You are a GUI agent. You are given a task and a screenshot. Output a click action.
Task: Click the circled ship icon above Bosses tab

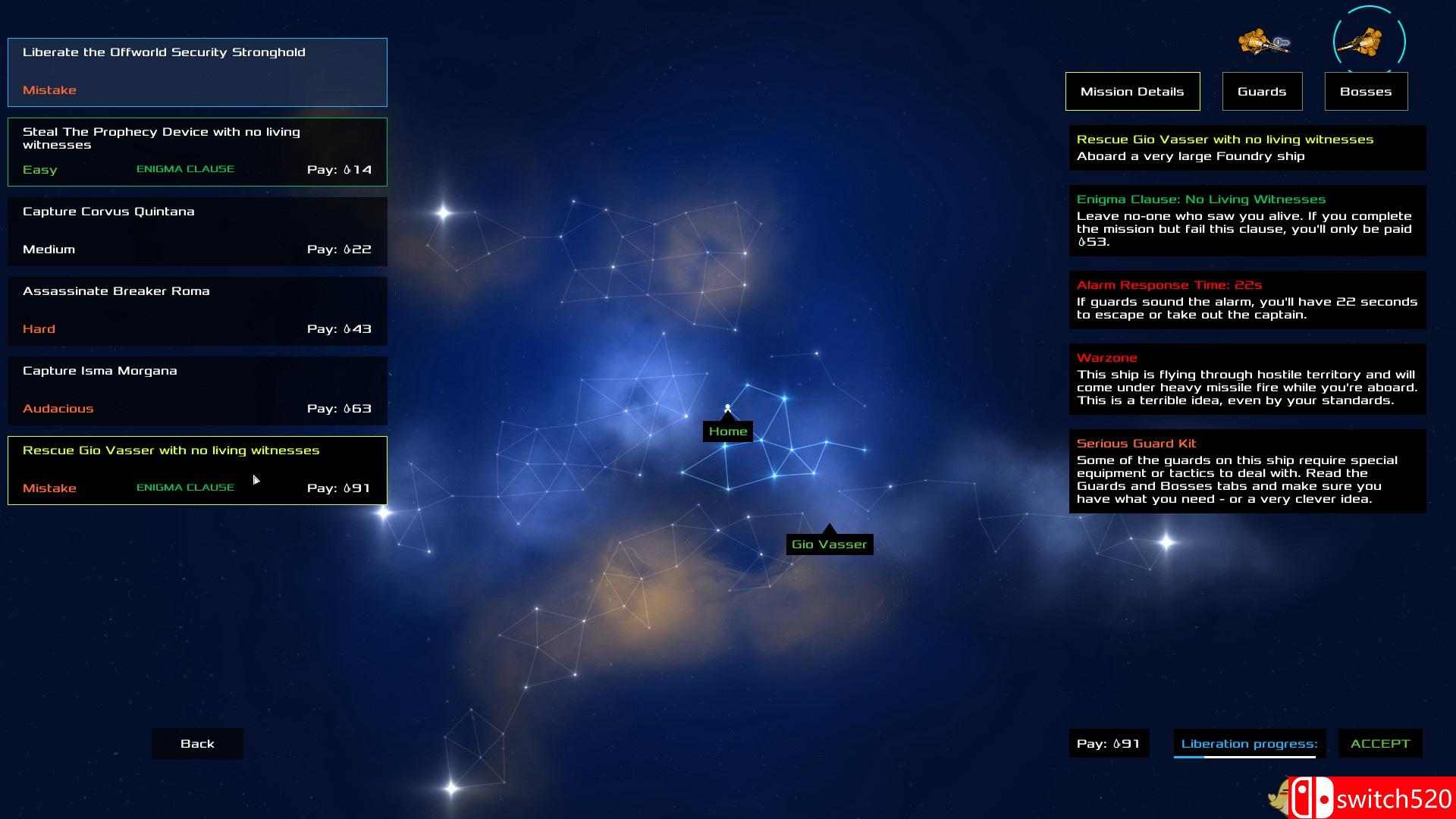[x=1370, y=42]
